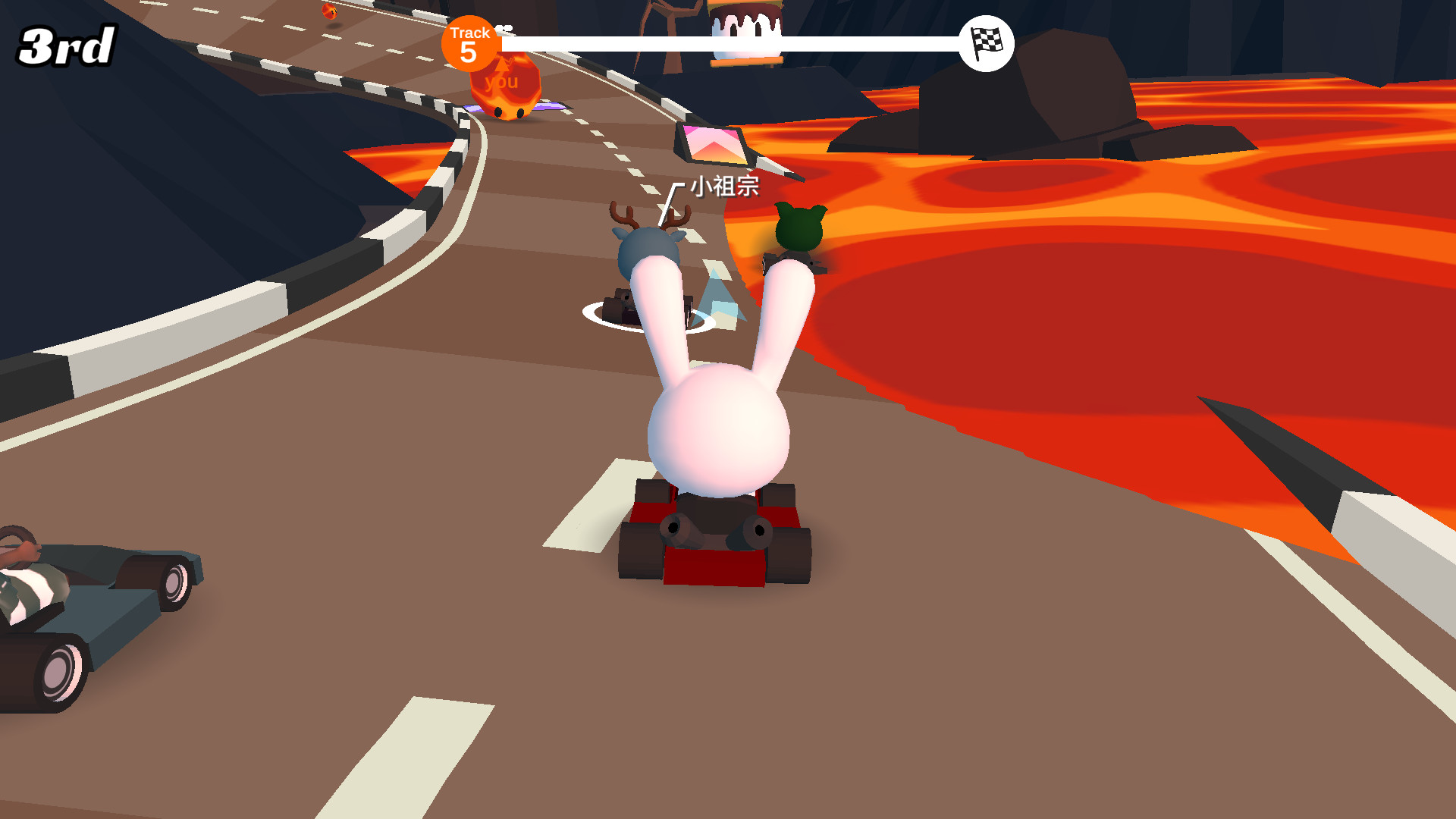Tap the Track number label
The height and width of the screenshot is (819, 1456).
(x=471, y=33)
